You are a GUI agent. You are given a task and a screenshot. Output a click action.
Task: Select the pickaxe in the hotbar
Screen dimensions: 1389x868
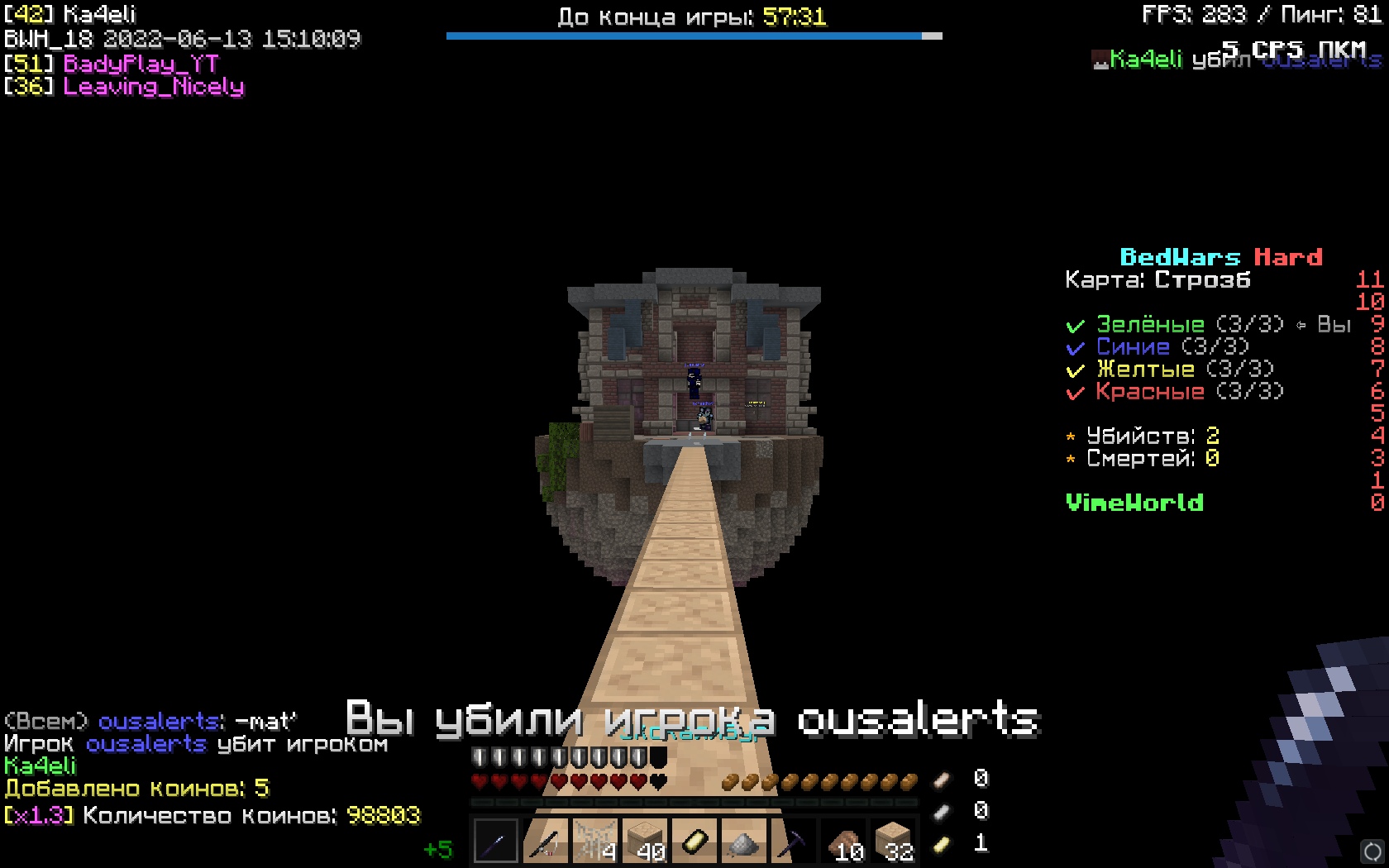coord(795,842)
